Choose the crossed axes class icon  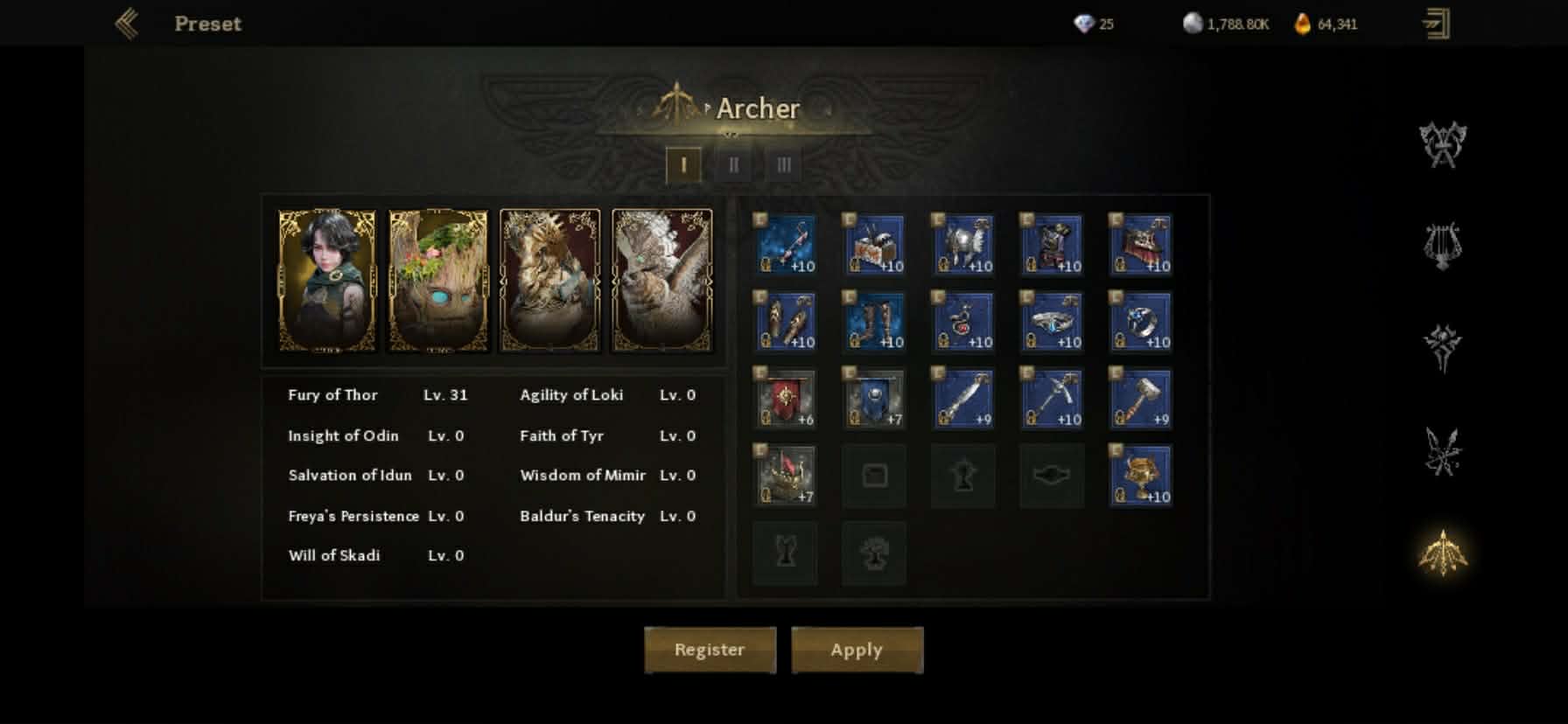tap(1442, 144)
